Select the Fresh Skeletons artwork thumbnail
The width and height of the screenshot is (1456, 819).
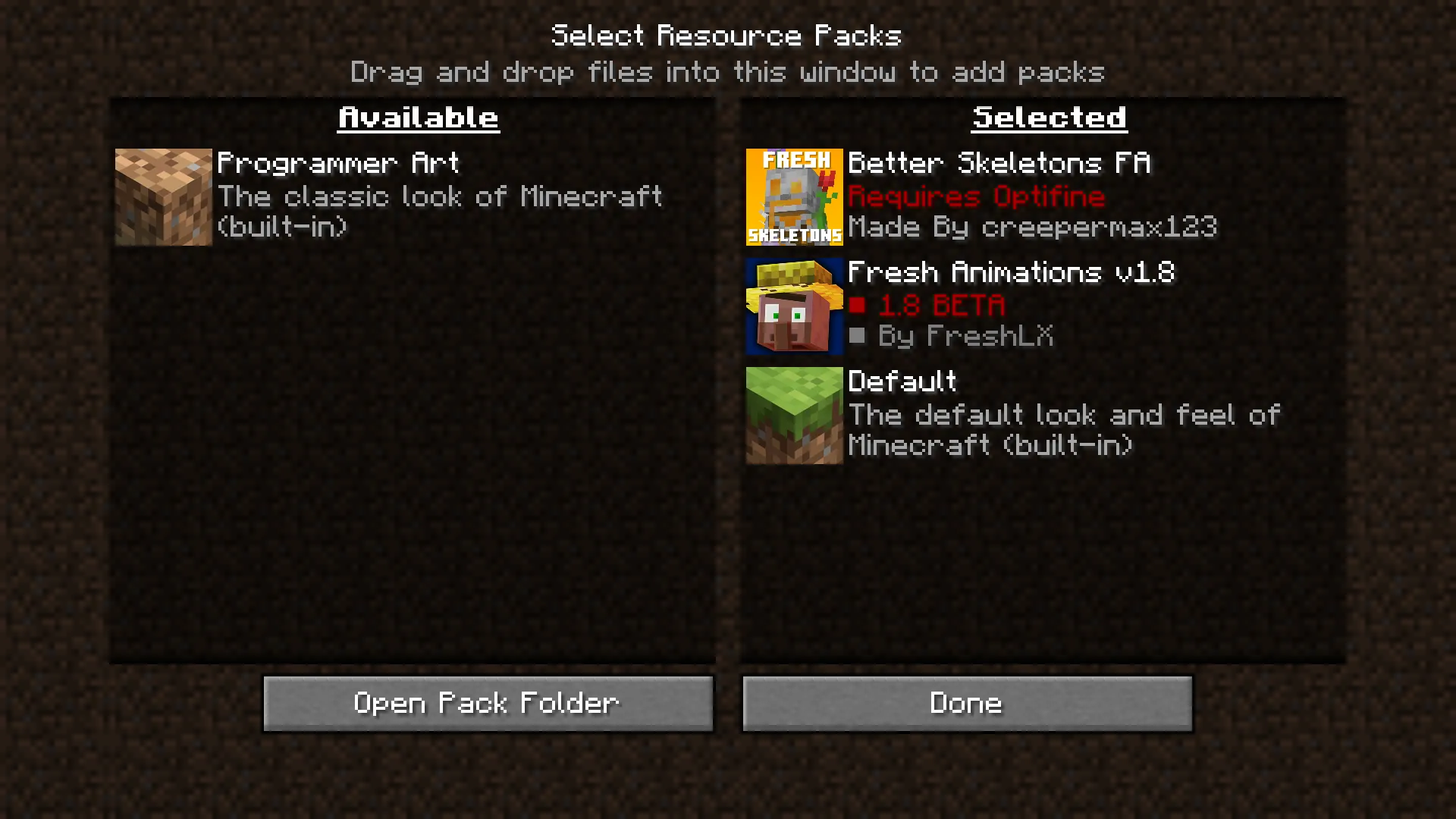[x=793, y=197]
